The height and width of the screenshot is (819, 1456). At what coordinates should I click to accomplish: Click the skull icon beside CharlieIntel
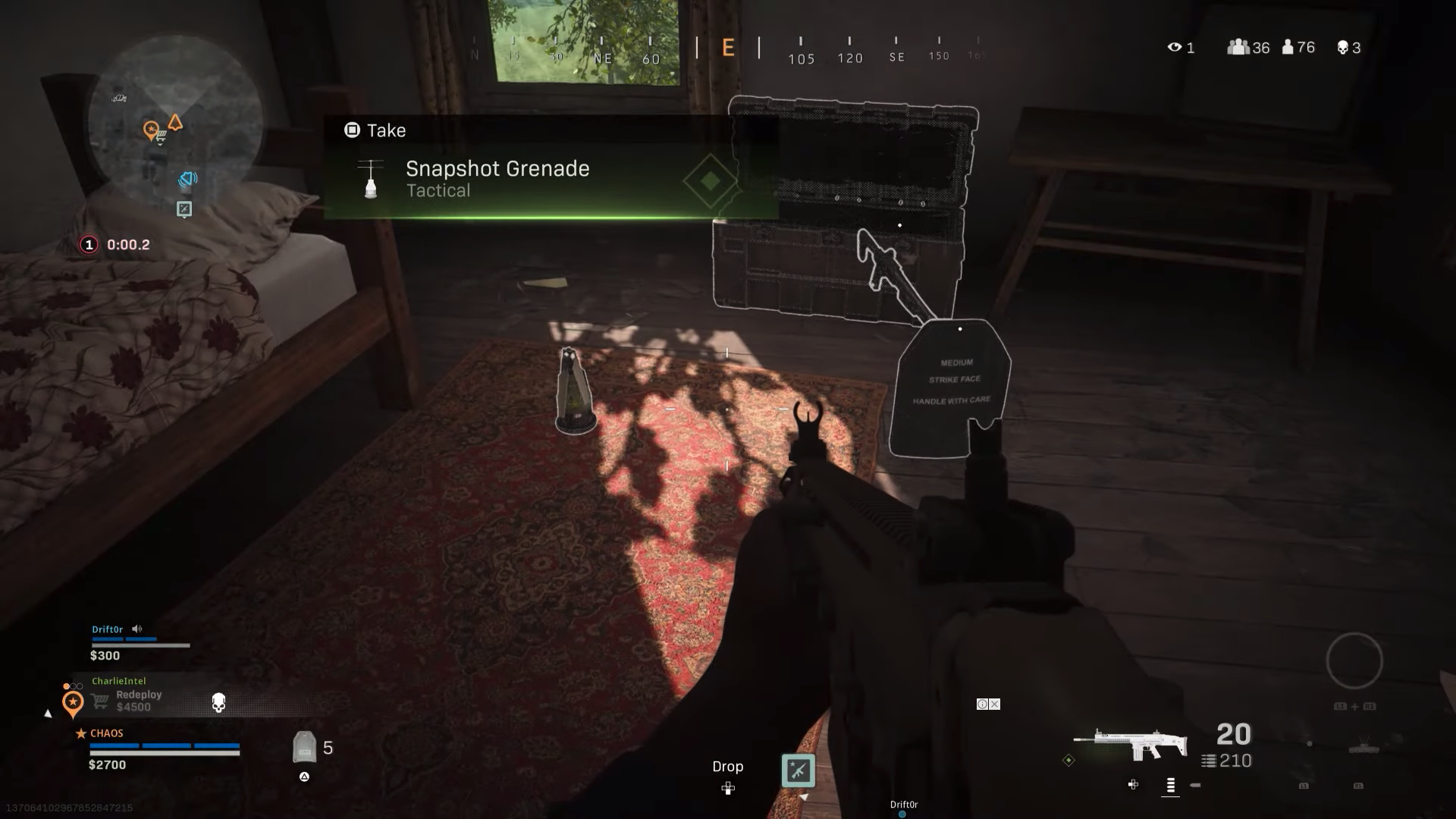[218, 703]
